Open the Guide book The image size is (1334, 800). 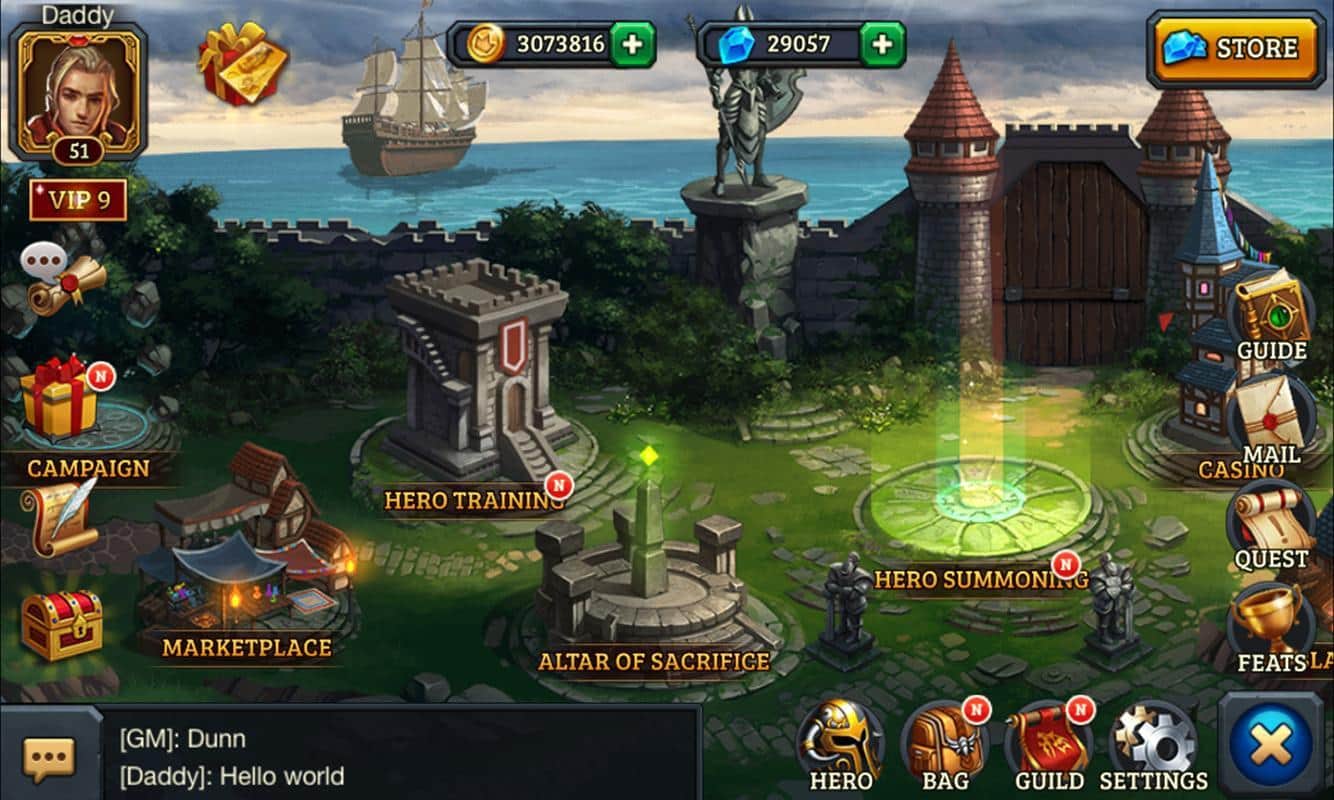1271,315
